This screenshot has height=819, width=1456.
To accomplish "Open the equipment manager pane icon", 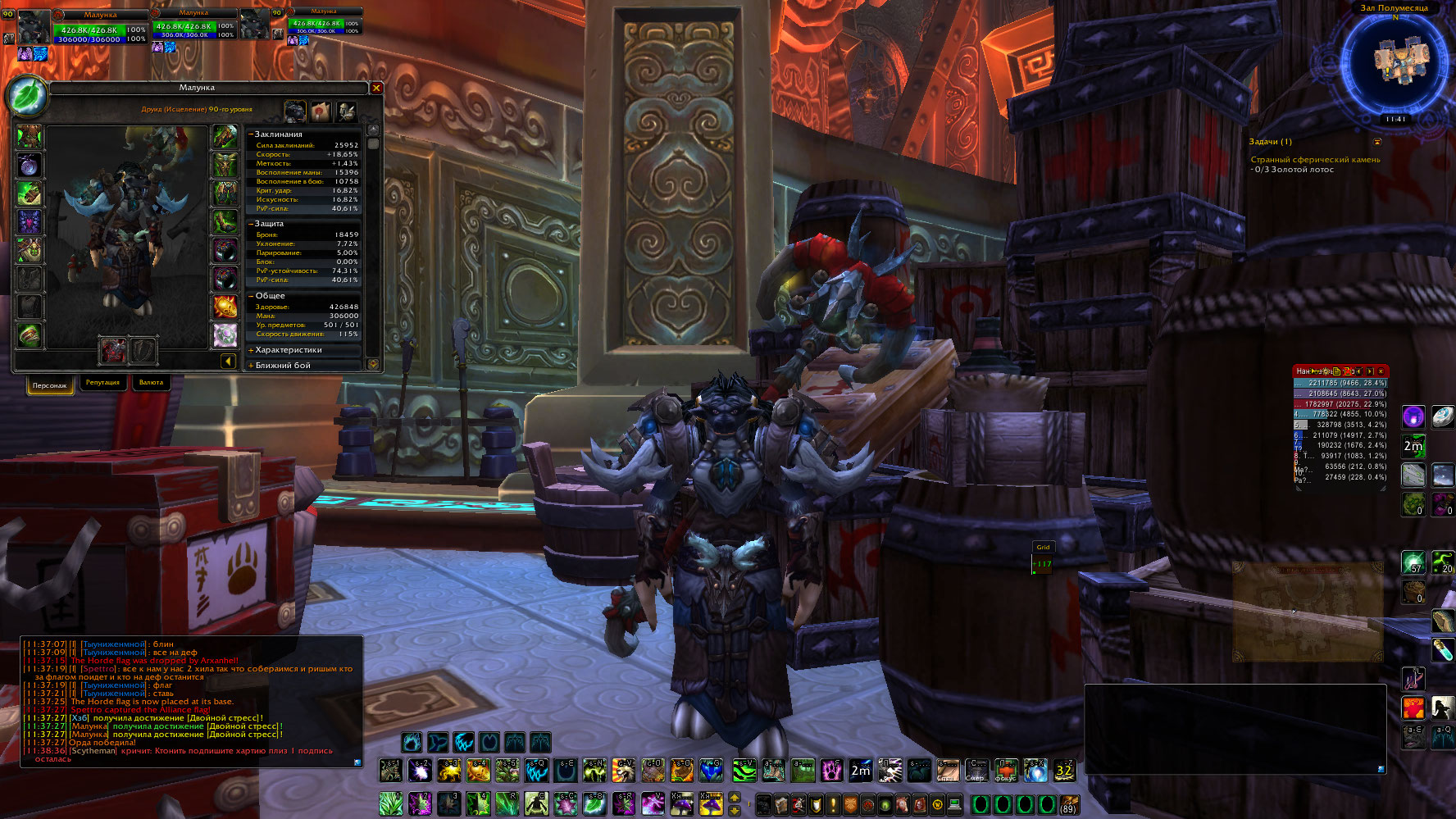I will (346, 111).
